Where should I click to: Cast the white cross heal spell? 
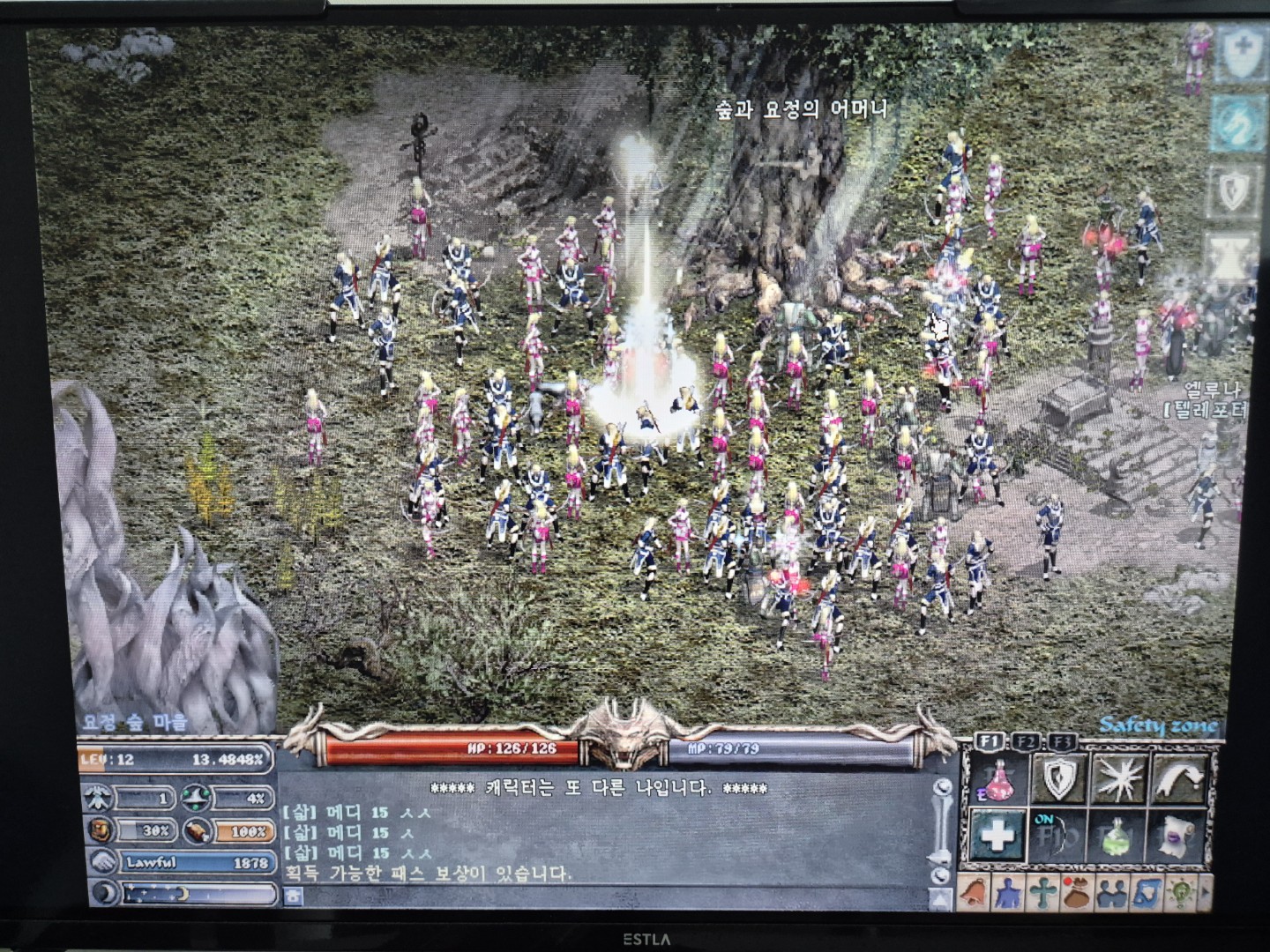click(997, 836)
